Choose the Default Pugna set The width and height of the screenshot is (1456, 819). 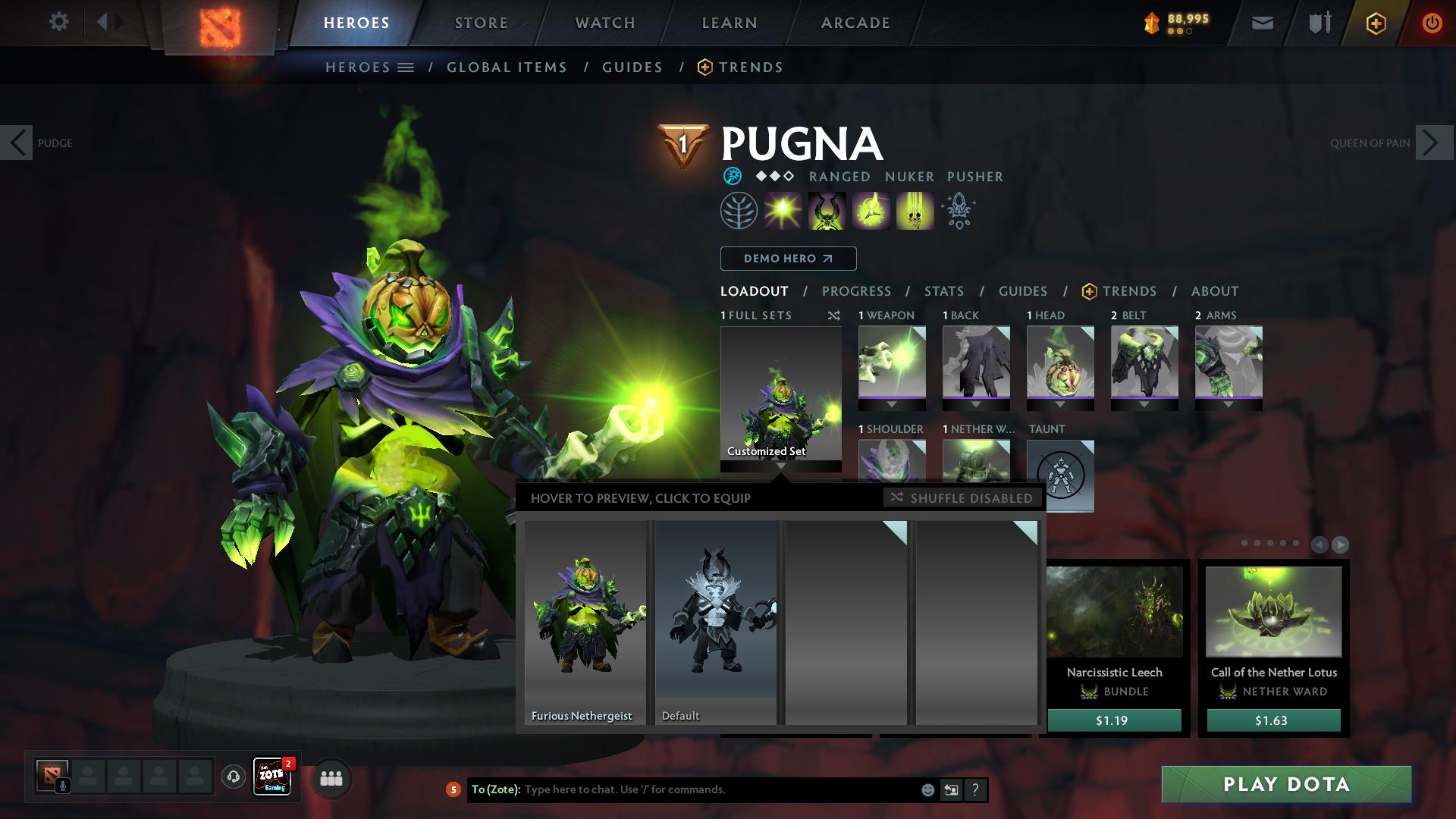coord(716,622)
